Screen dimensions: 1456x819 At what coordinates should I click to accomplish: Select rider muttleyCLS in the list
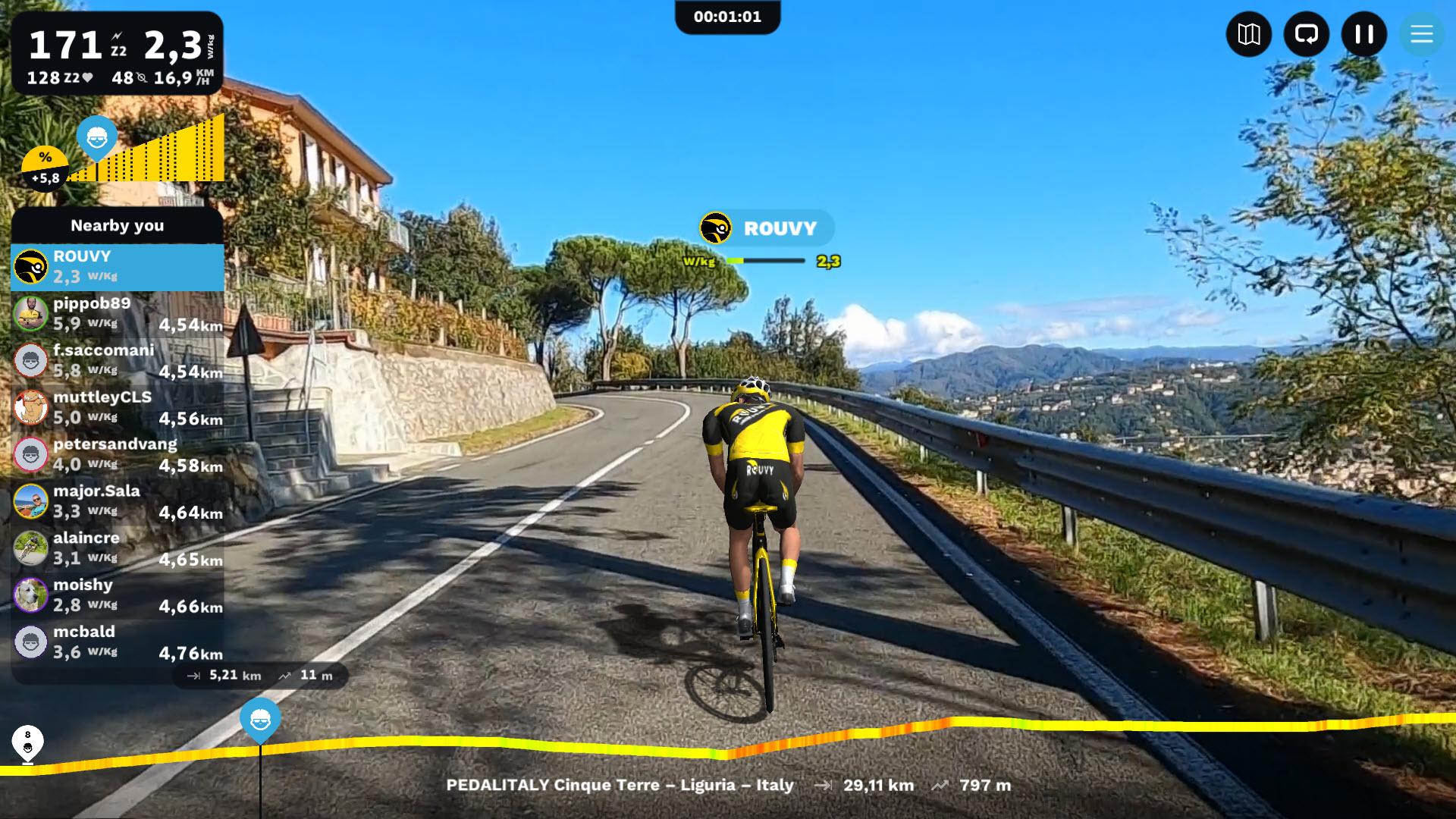118,408
